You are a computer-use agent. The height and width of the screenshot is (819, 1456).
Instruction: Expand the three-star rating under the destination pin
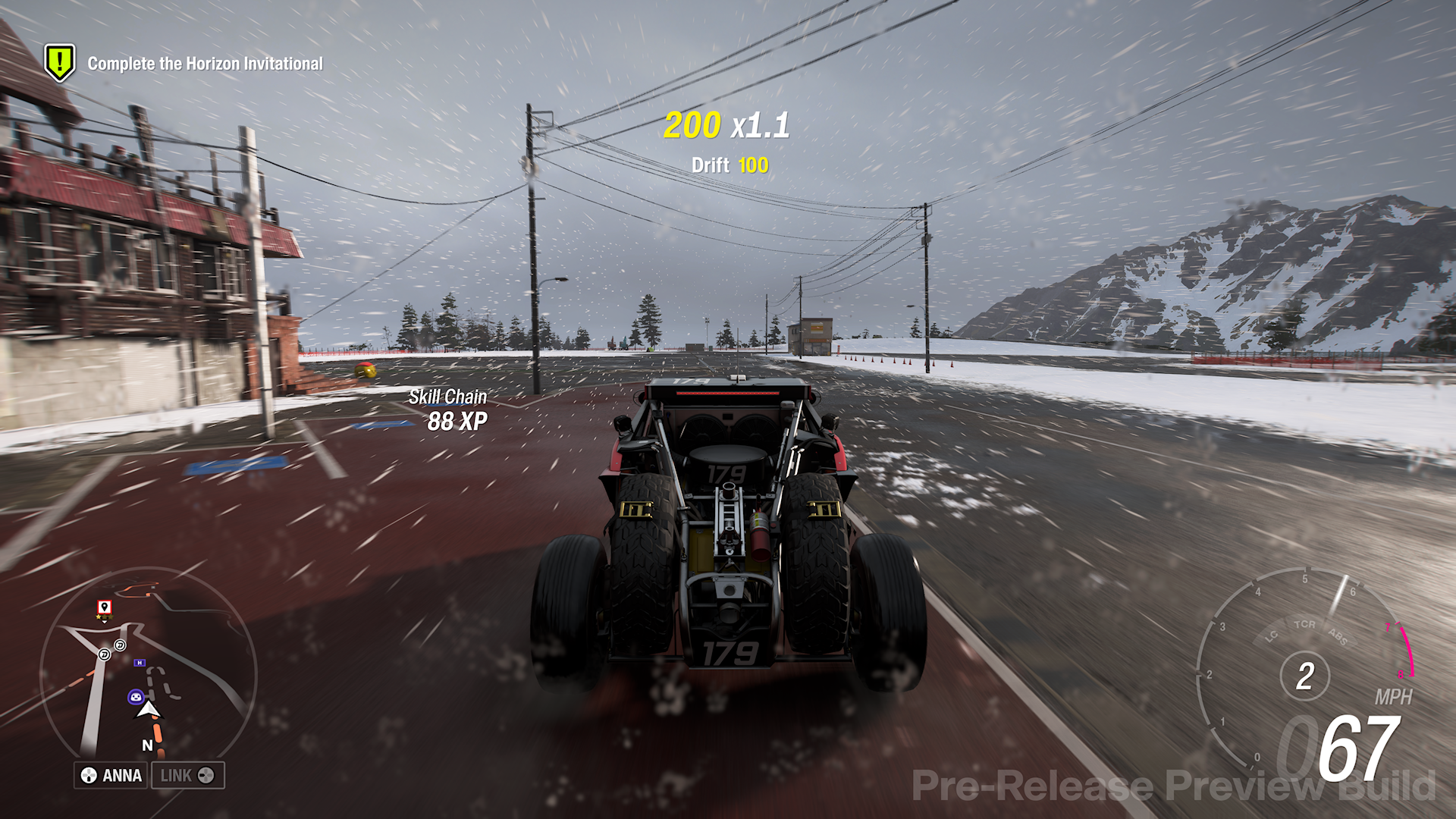coord(104,617)
